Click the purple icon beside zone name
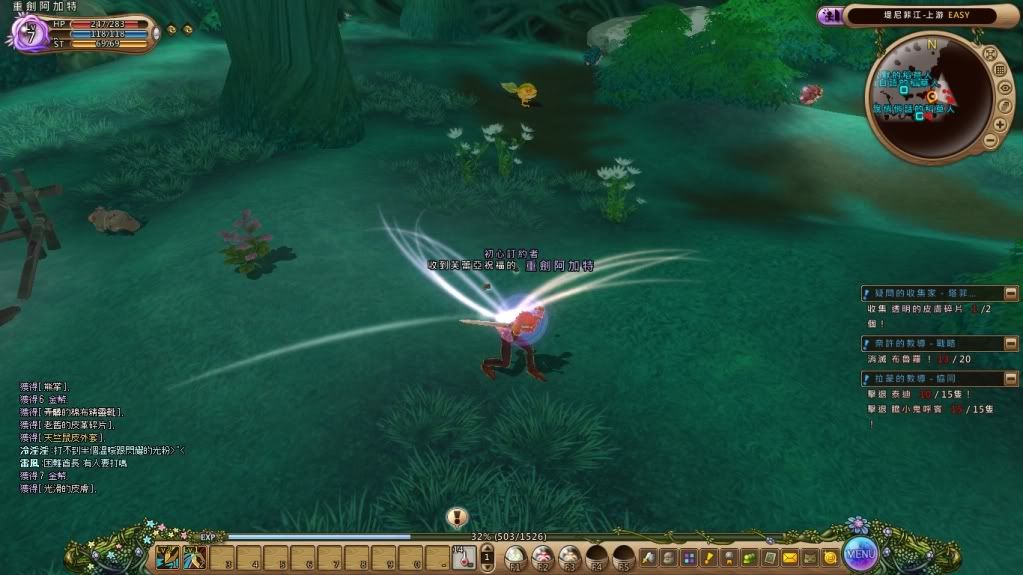Screen dimensions: 1023x575 click(x=829, y=15)
